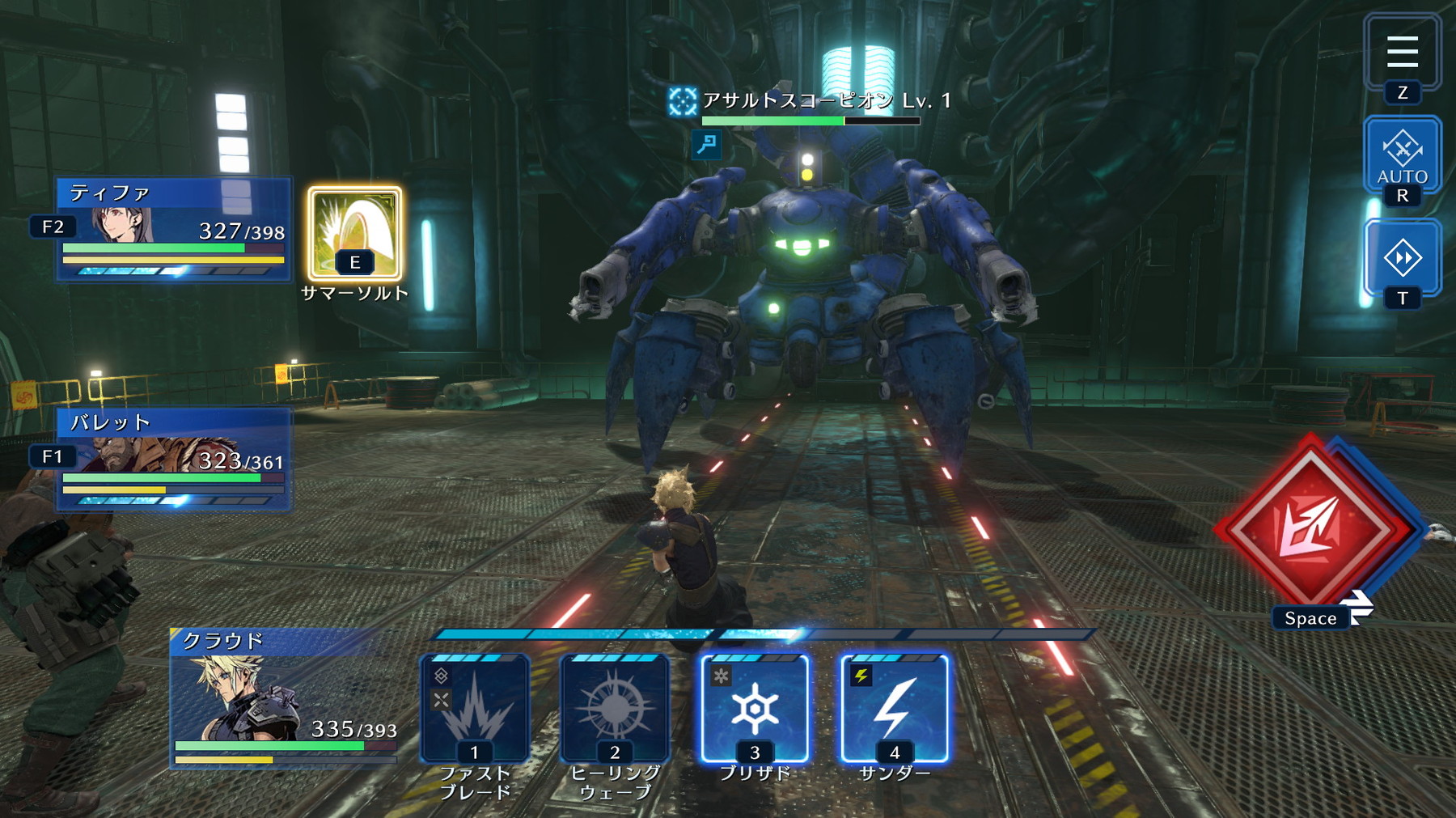Trigger Tifa's Somersault limit ability
1456x818 pixels.
[x=354, y=233]
